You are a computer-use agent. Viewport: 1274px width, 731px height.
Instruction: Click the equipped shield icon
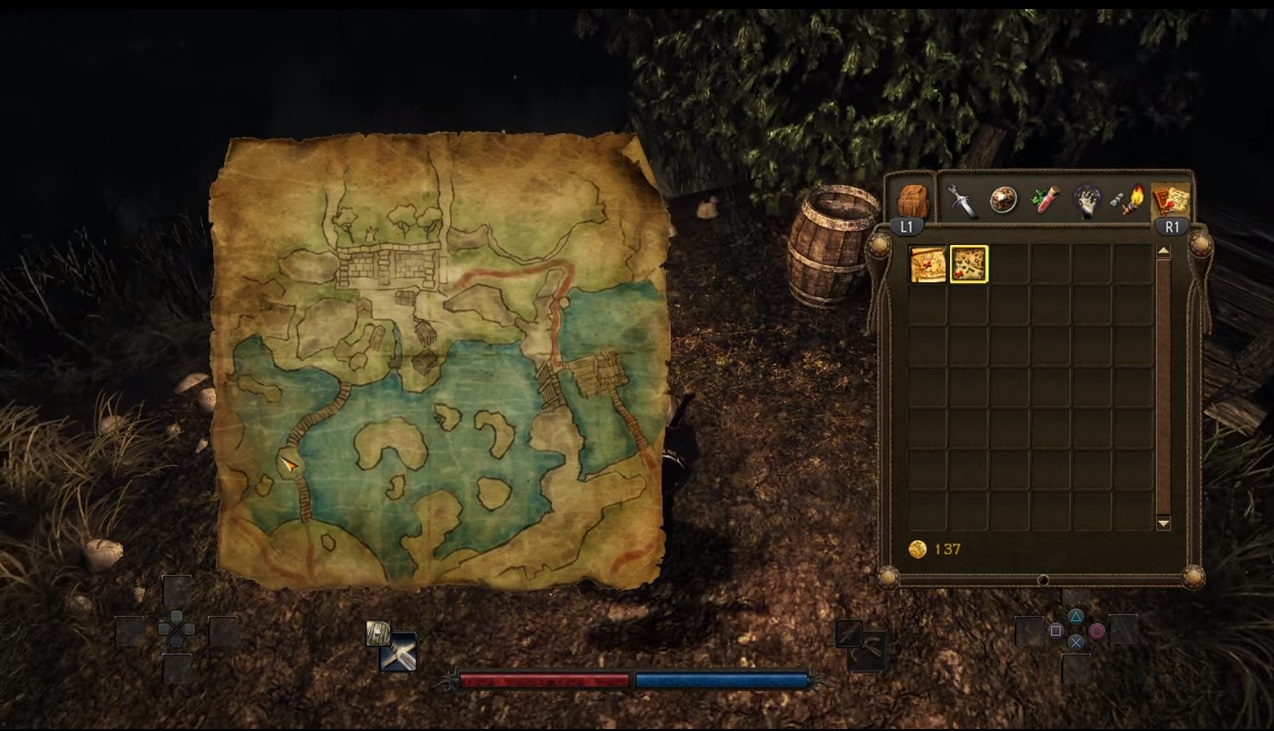pos(378,632)
